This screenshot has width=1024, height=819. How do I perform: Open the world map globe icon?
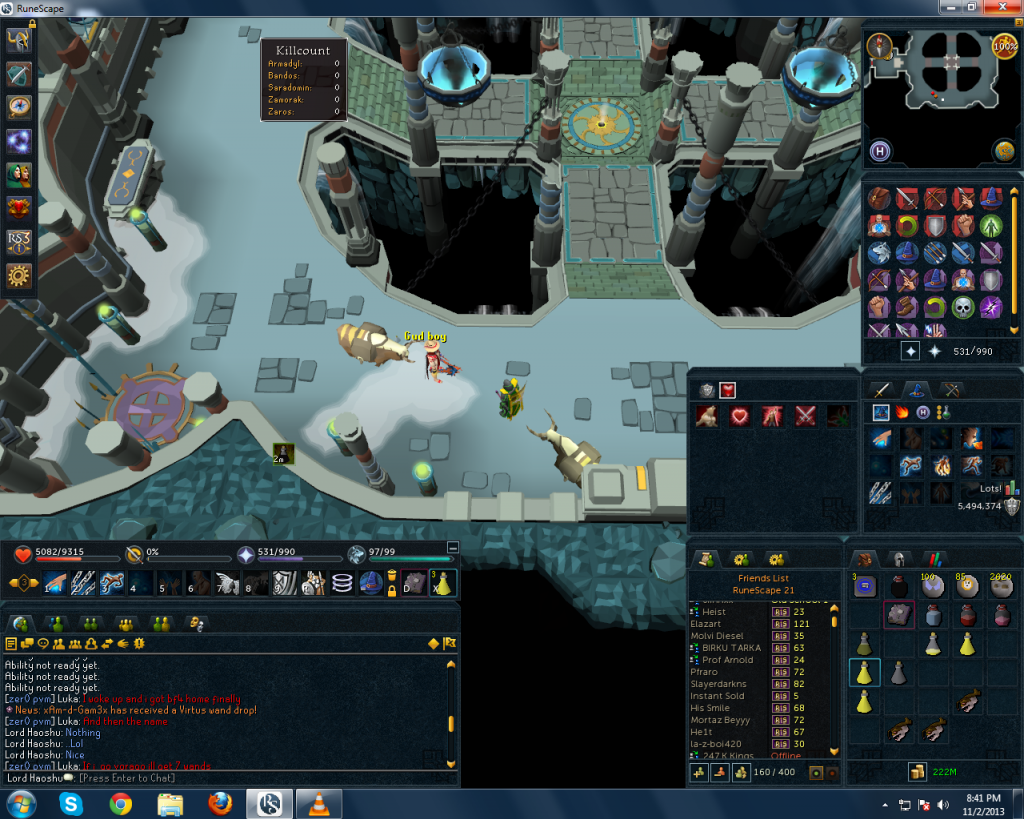point(1004,150)
